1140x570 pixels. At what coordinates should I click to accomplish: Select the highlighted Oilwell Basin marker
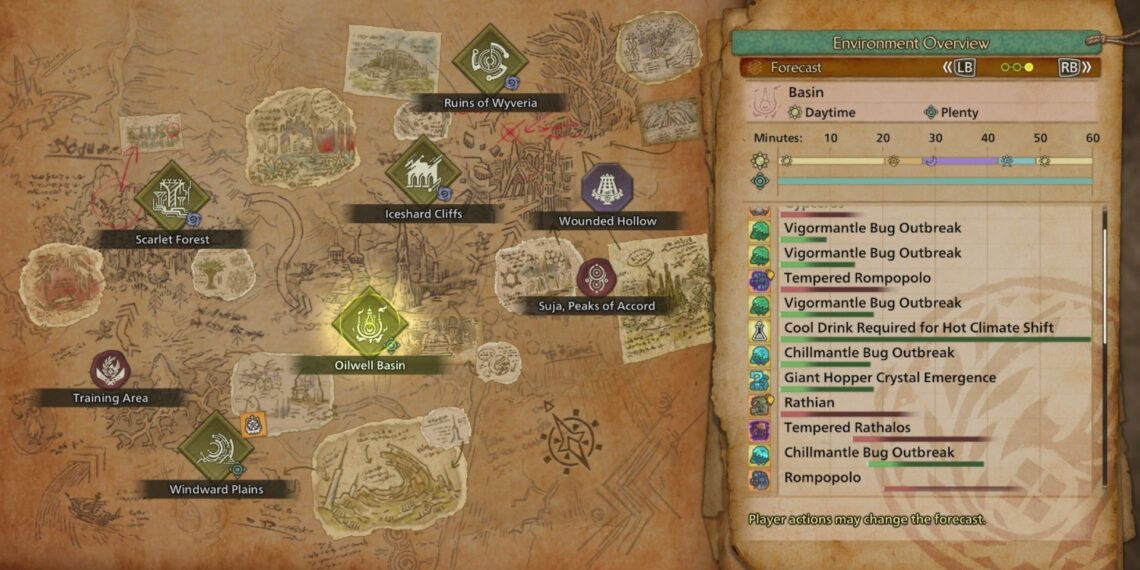[370, 321]
